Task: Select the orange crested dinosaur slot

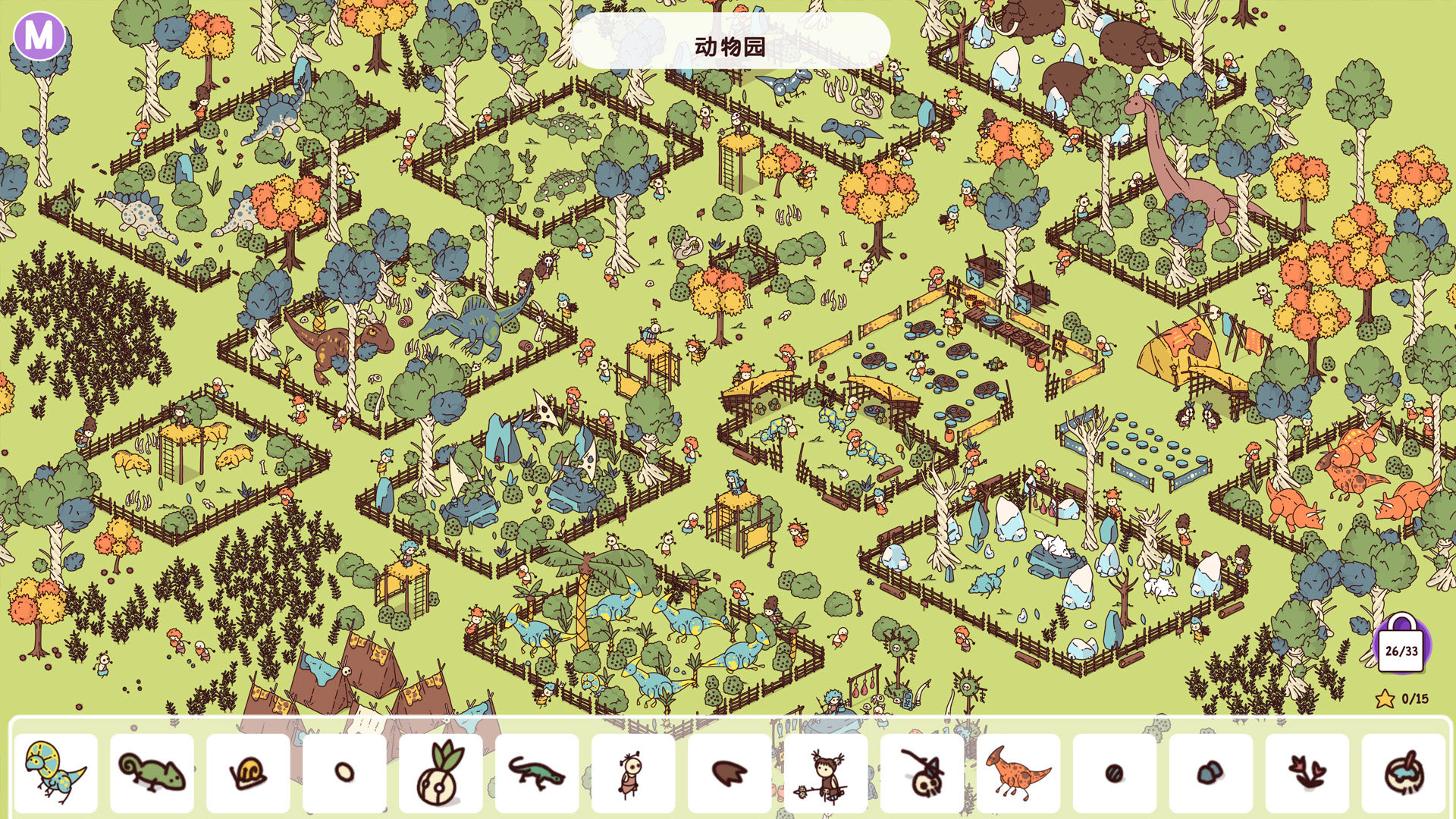Action: (x=1018, y=773)
